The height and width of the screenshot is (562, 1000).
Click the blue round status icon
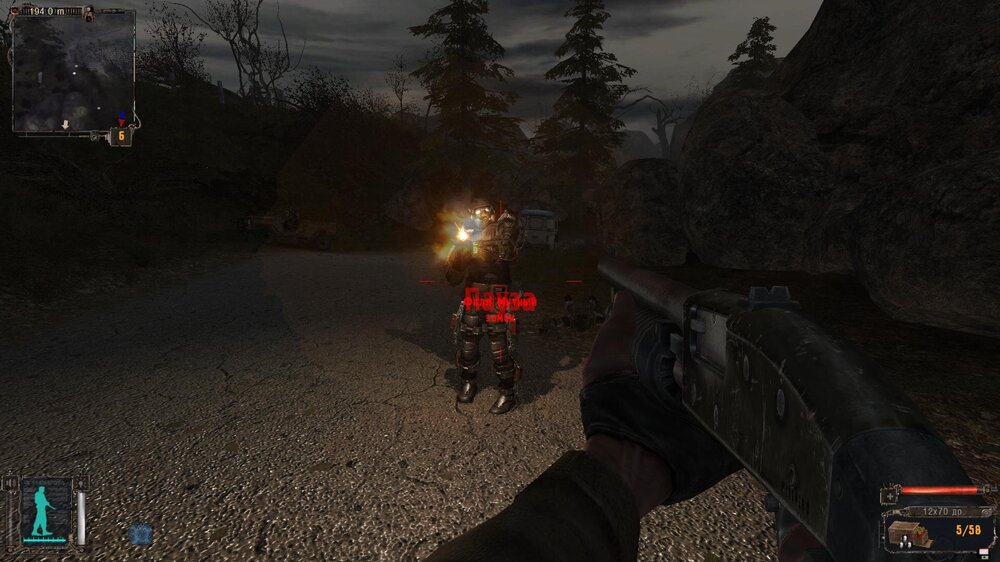point(141,534)
